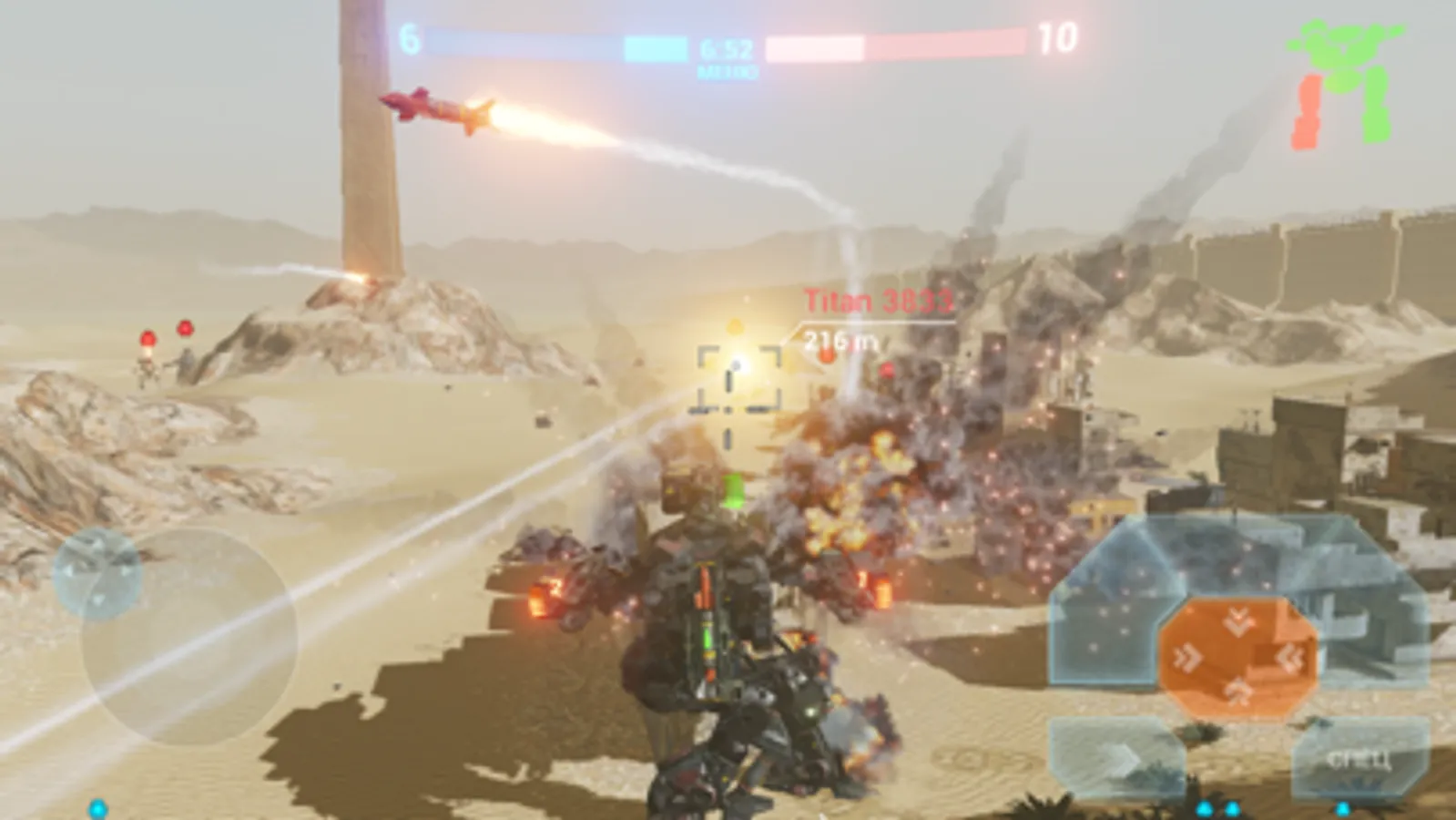
Task: Click the blue team score showing 6
Action: [x=412, y=38]
